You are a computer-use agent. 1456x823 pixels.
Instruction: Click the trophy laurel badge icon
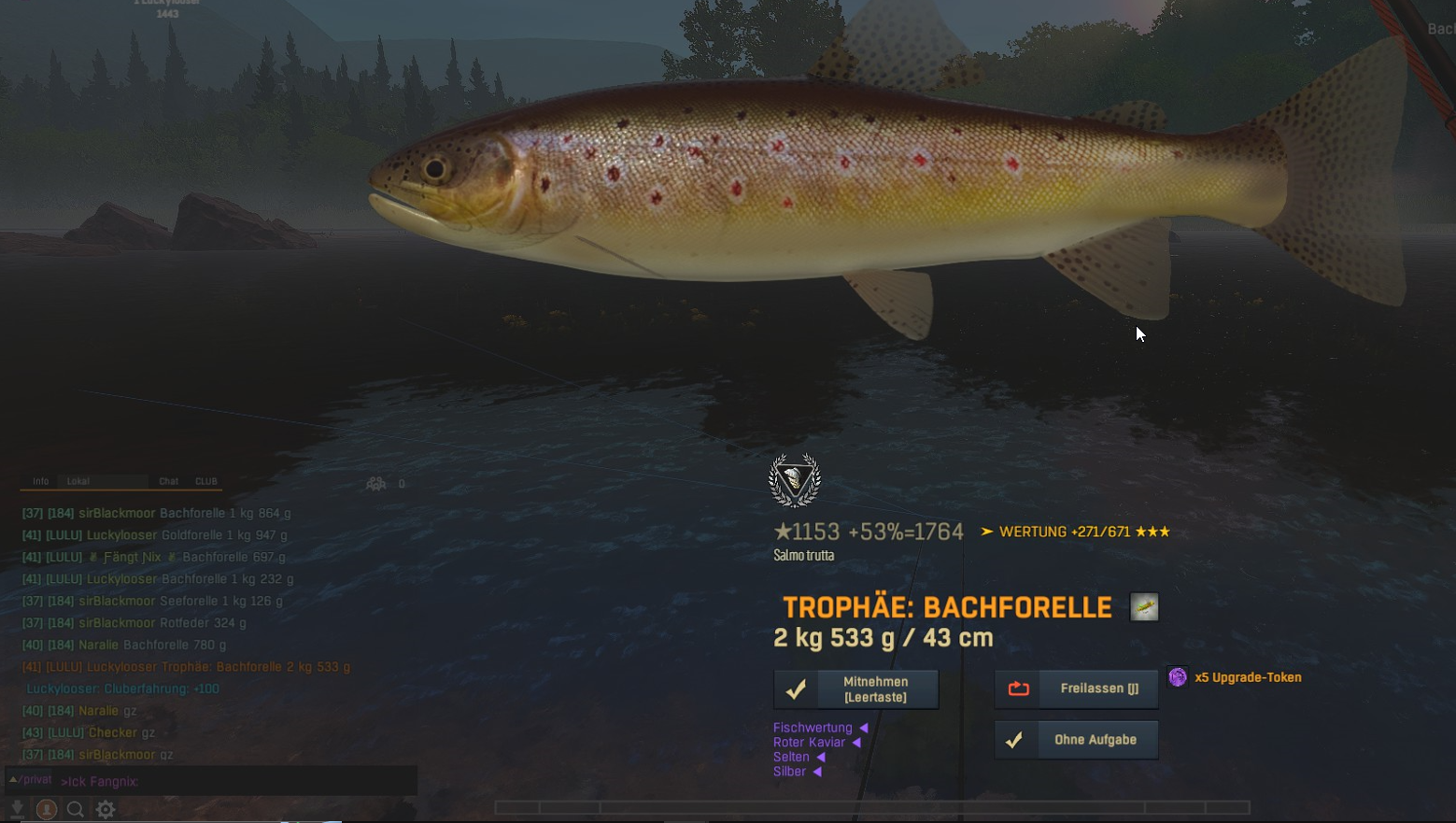coord(795,480)
